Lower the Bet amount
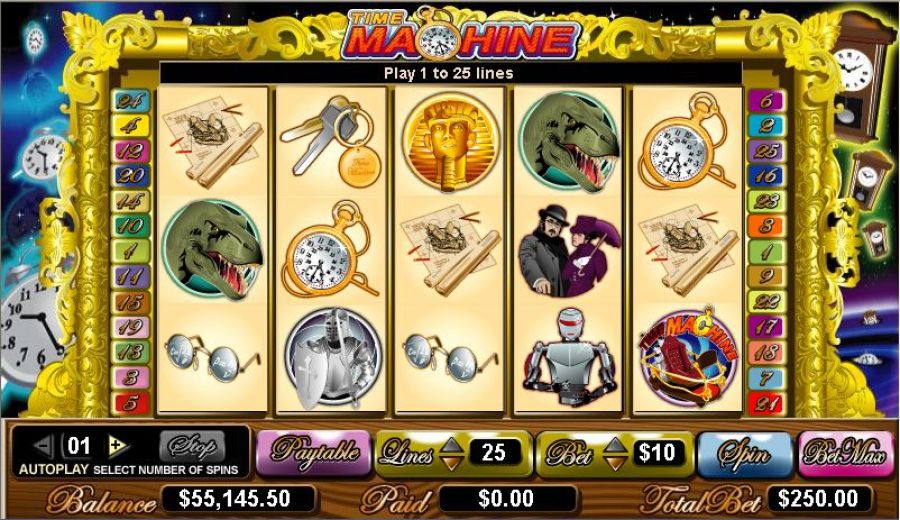 (615, 462)
